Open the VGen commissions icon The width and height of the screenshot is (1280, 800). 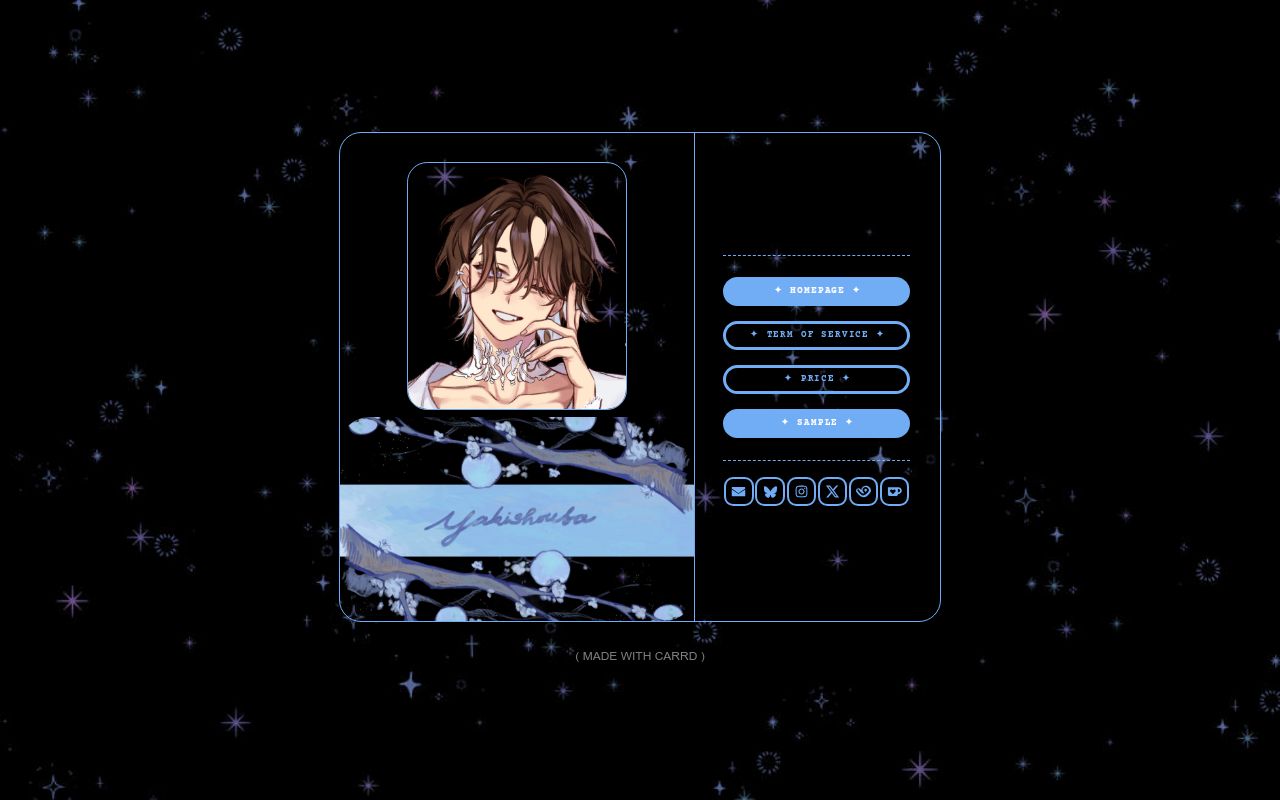pos(863,491)
